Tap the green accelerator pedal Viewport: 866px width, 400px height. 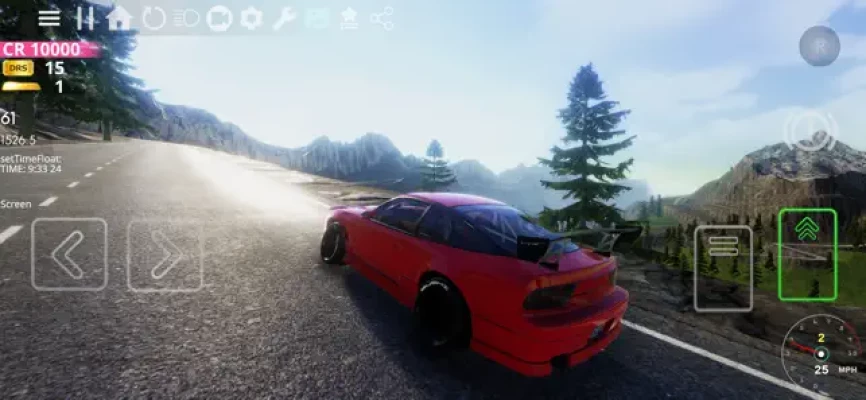click(x=807, y=254)
